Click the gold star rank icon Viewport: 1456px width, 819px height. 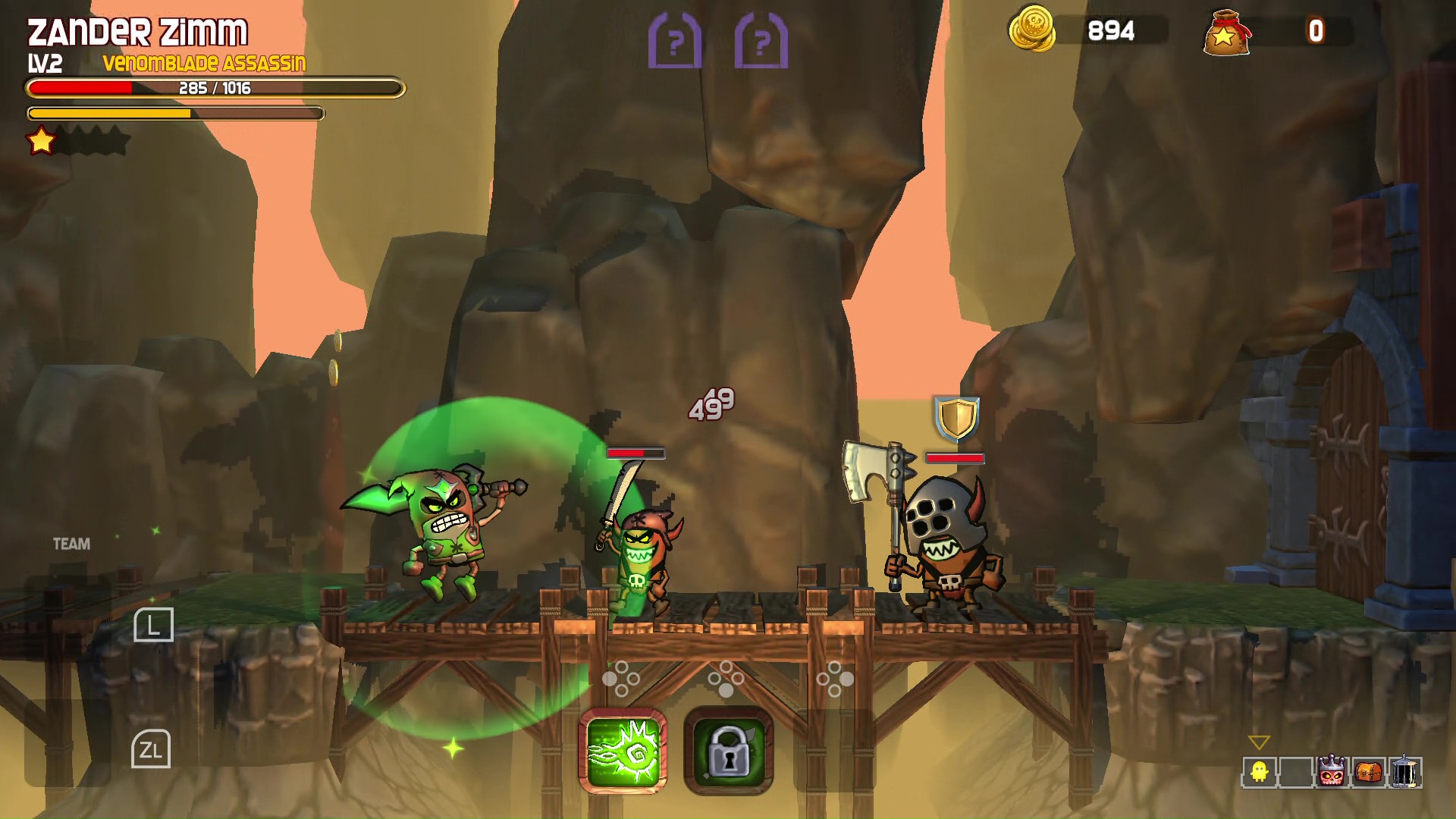[41, 140]
